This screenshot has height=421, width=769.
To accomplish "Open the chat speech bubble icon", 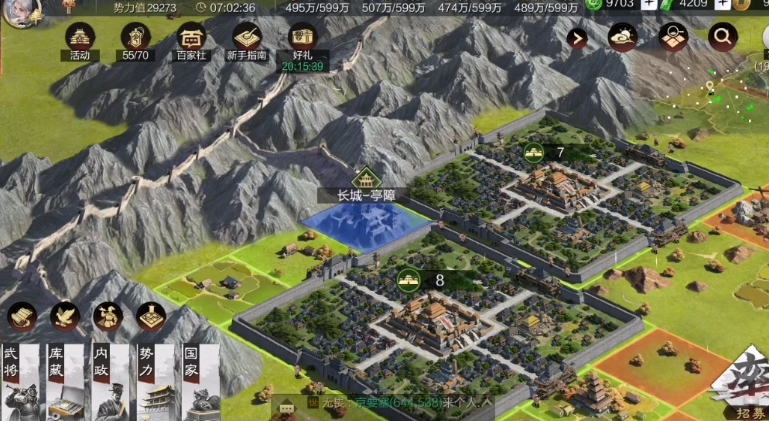I will coord(287,406).
